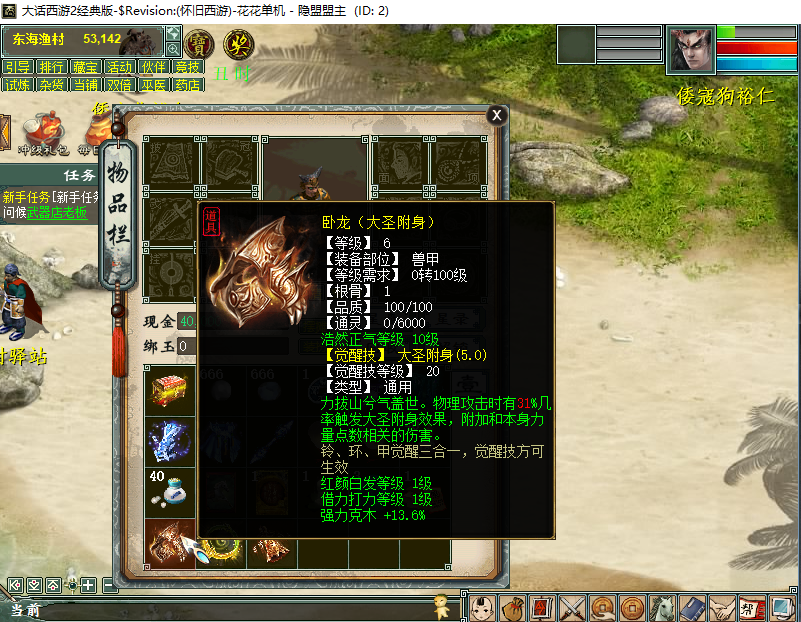The image size is (801, 622).
Task: Click the crossed swords toolbar icon
Action: 572,606
